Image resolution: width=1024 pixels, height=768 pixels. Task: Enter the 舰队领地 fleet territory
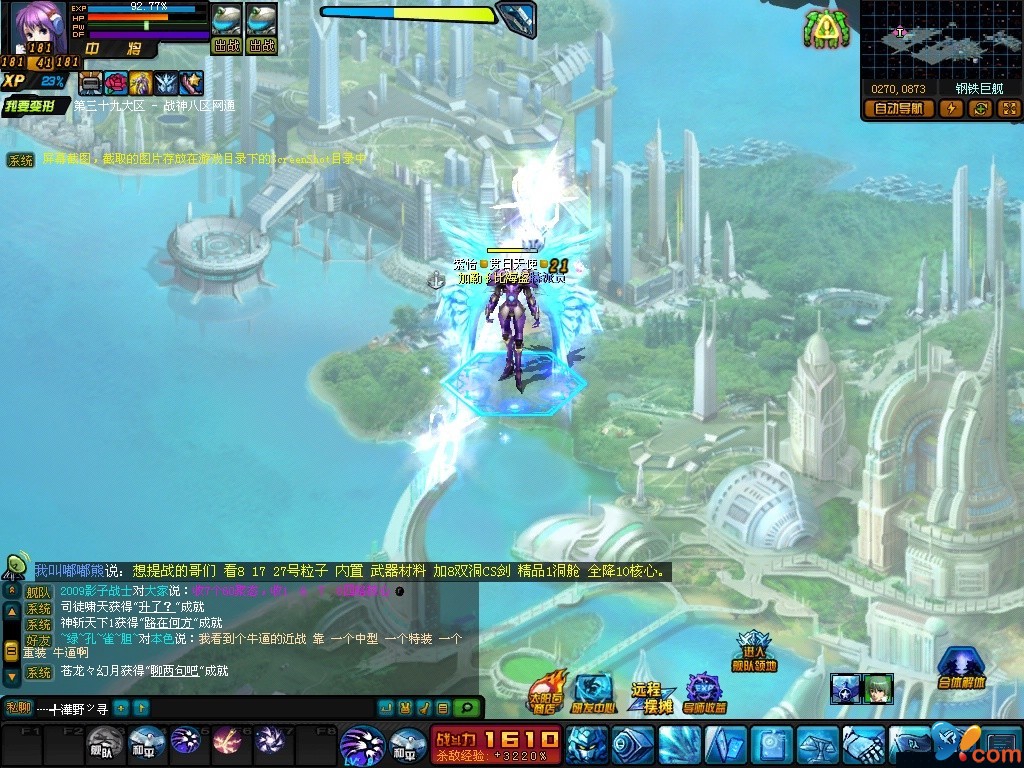click(x=755, y=651)
